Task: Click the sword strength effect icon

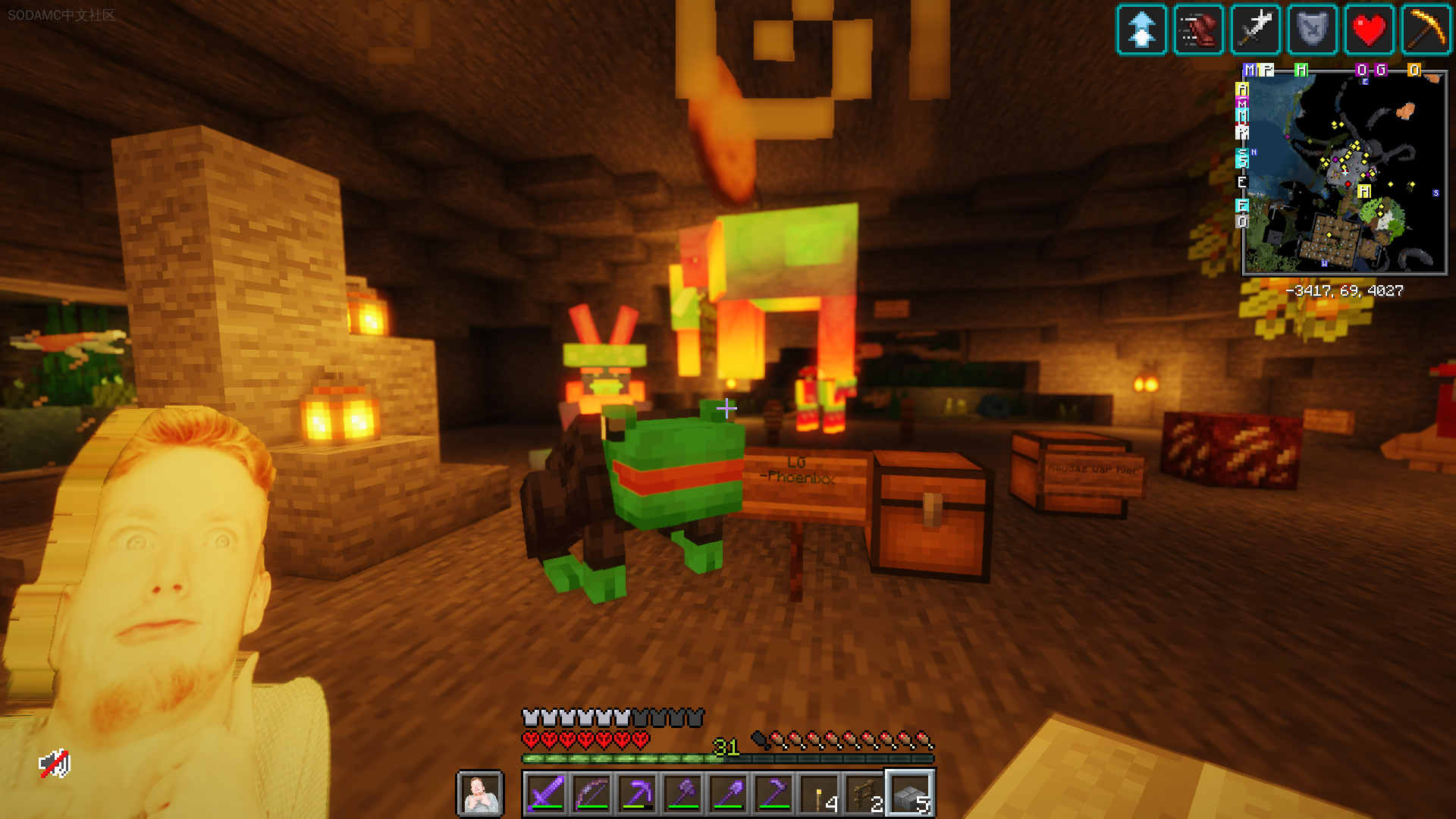Action: [1255, 30]
